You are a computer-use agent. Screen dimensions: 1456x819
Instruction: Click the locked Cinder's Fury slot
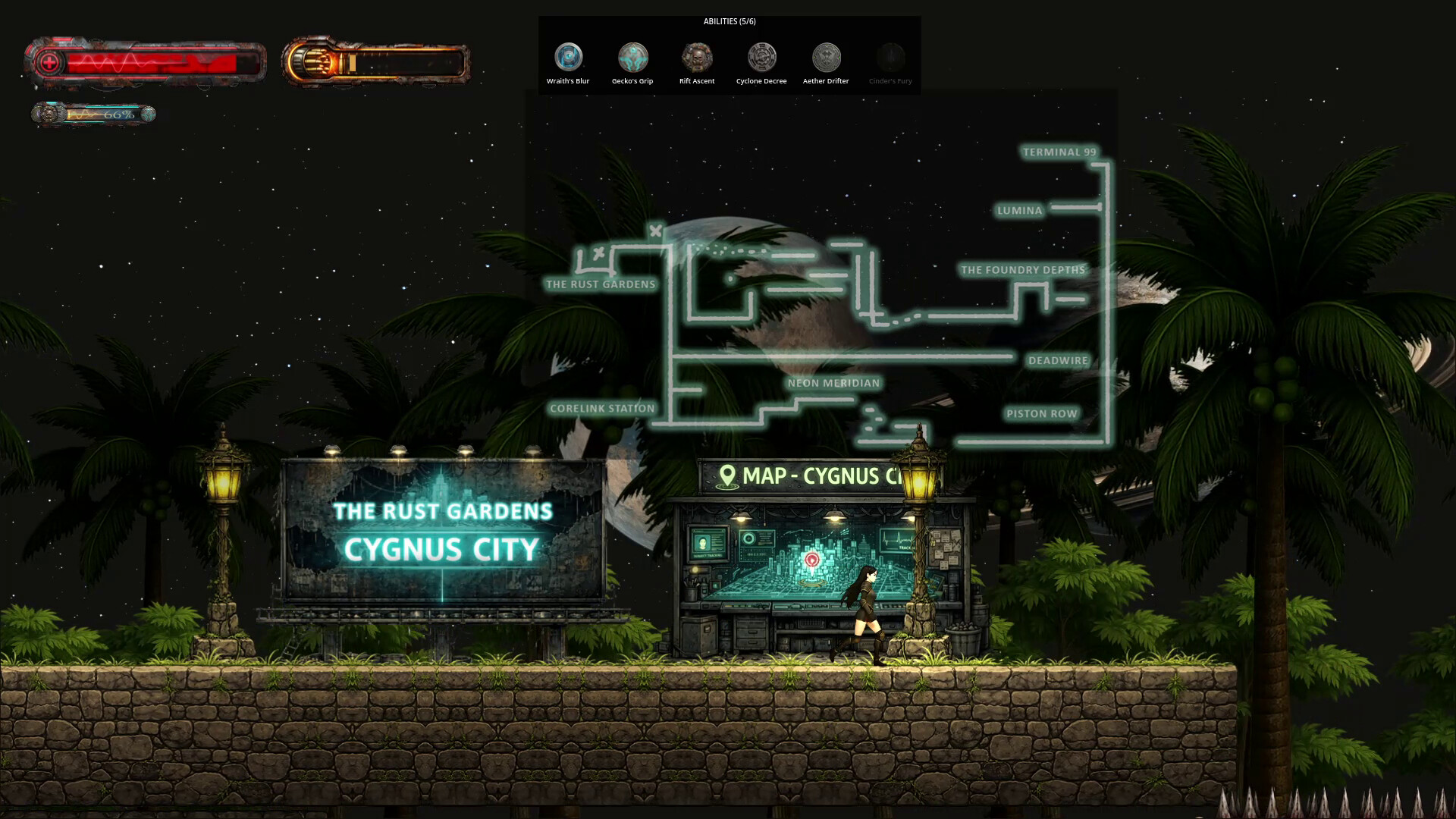tap(890, 56)
